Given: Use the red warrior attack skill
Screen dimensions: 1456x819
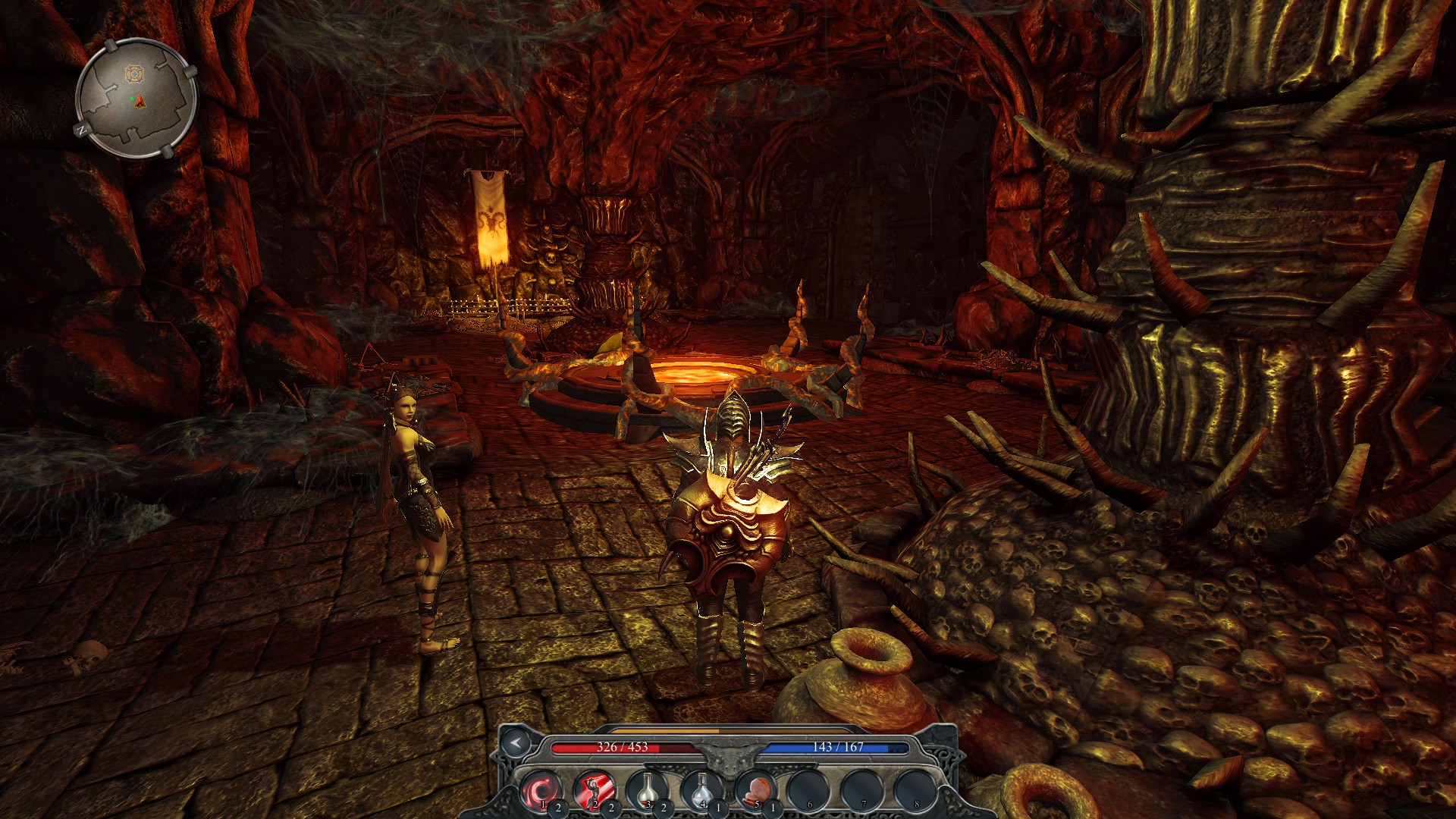Looking at the screenshot, I should click(594, 790).
